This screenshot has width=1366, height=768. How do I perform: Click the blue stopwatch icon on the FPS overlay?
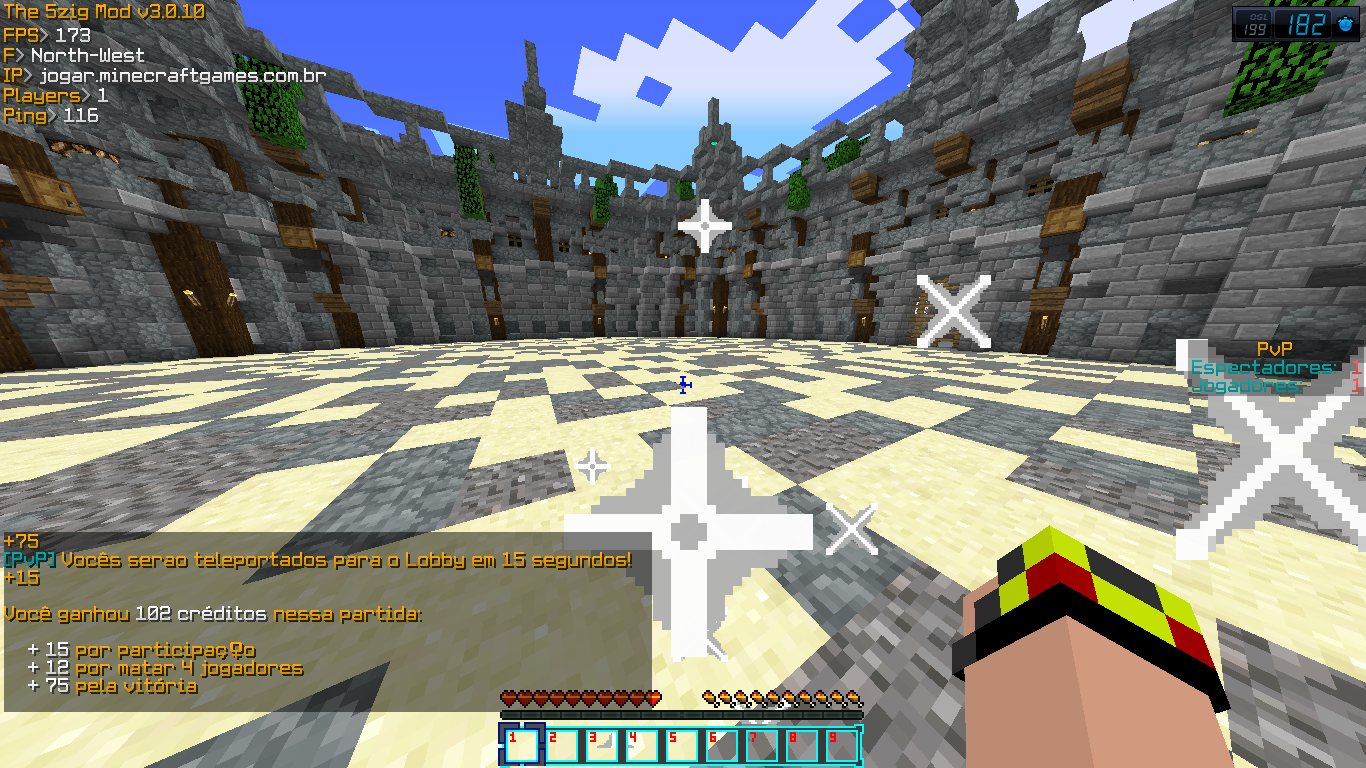1346,25
